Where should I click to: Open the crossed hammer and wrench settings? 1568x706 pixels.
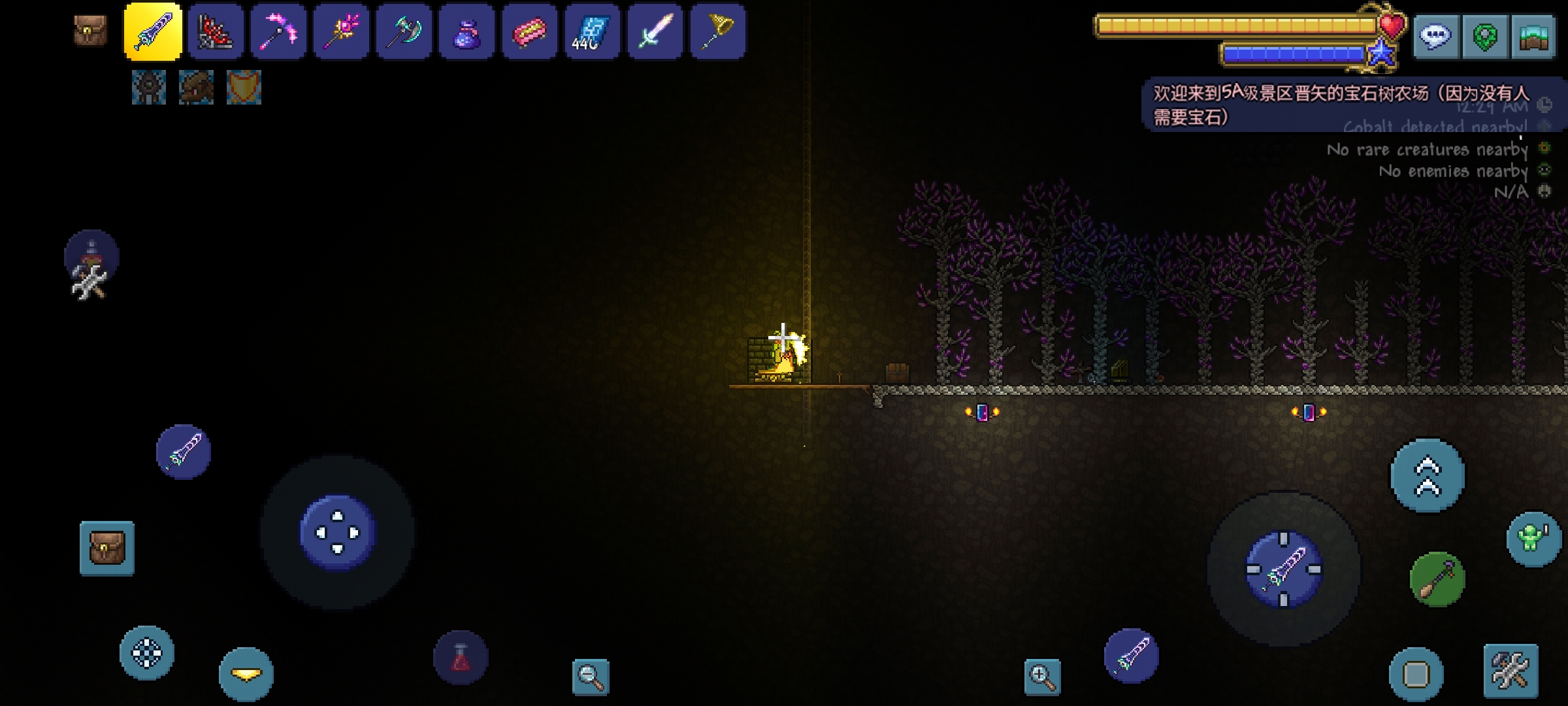tap(1511, 671)
